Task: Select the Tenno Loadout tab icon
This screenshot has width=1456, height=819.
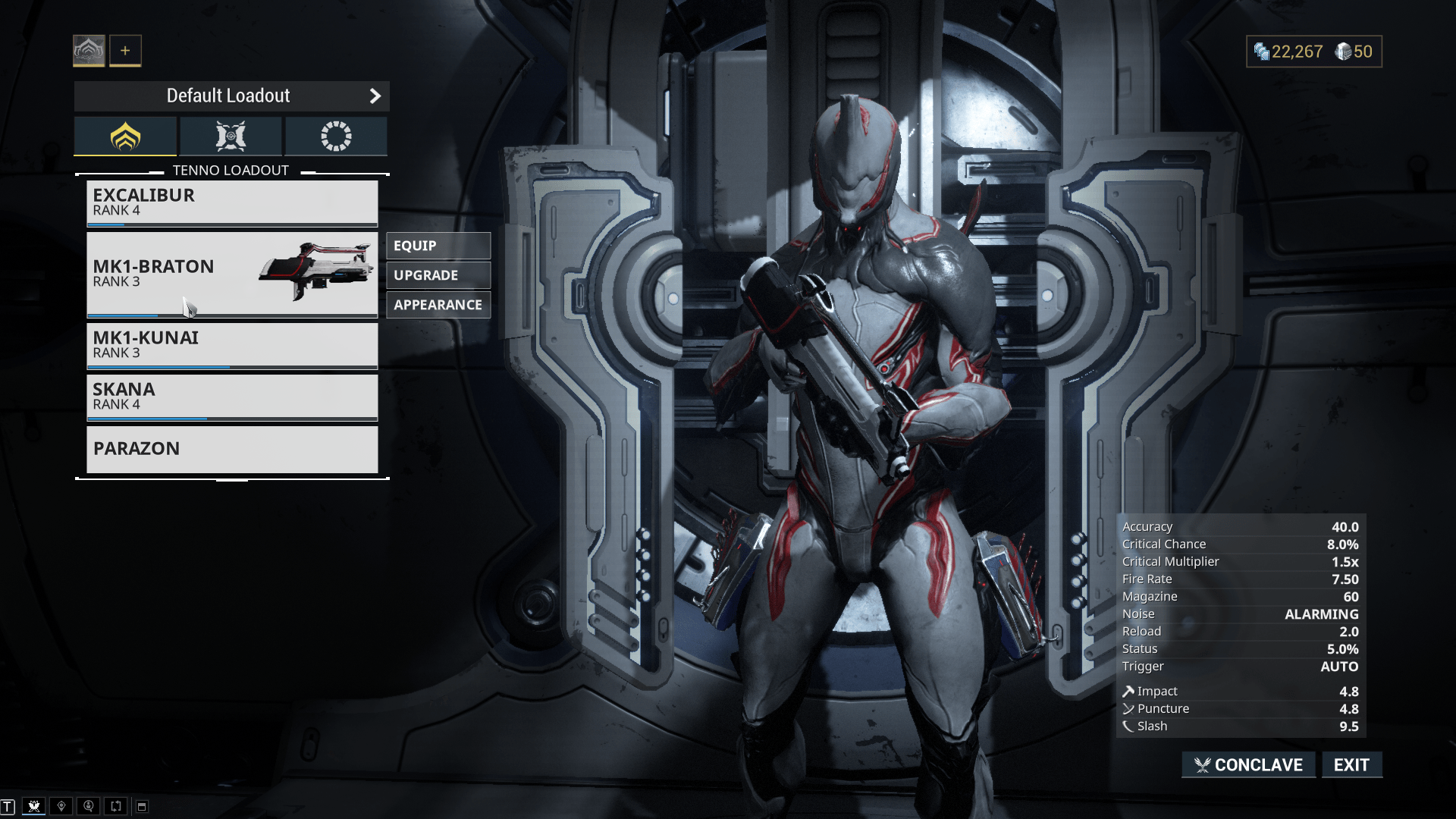Action: [125, 136]
